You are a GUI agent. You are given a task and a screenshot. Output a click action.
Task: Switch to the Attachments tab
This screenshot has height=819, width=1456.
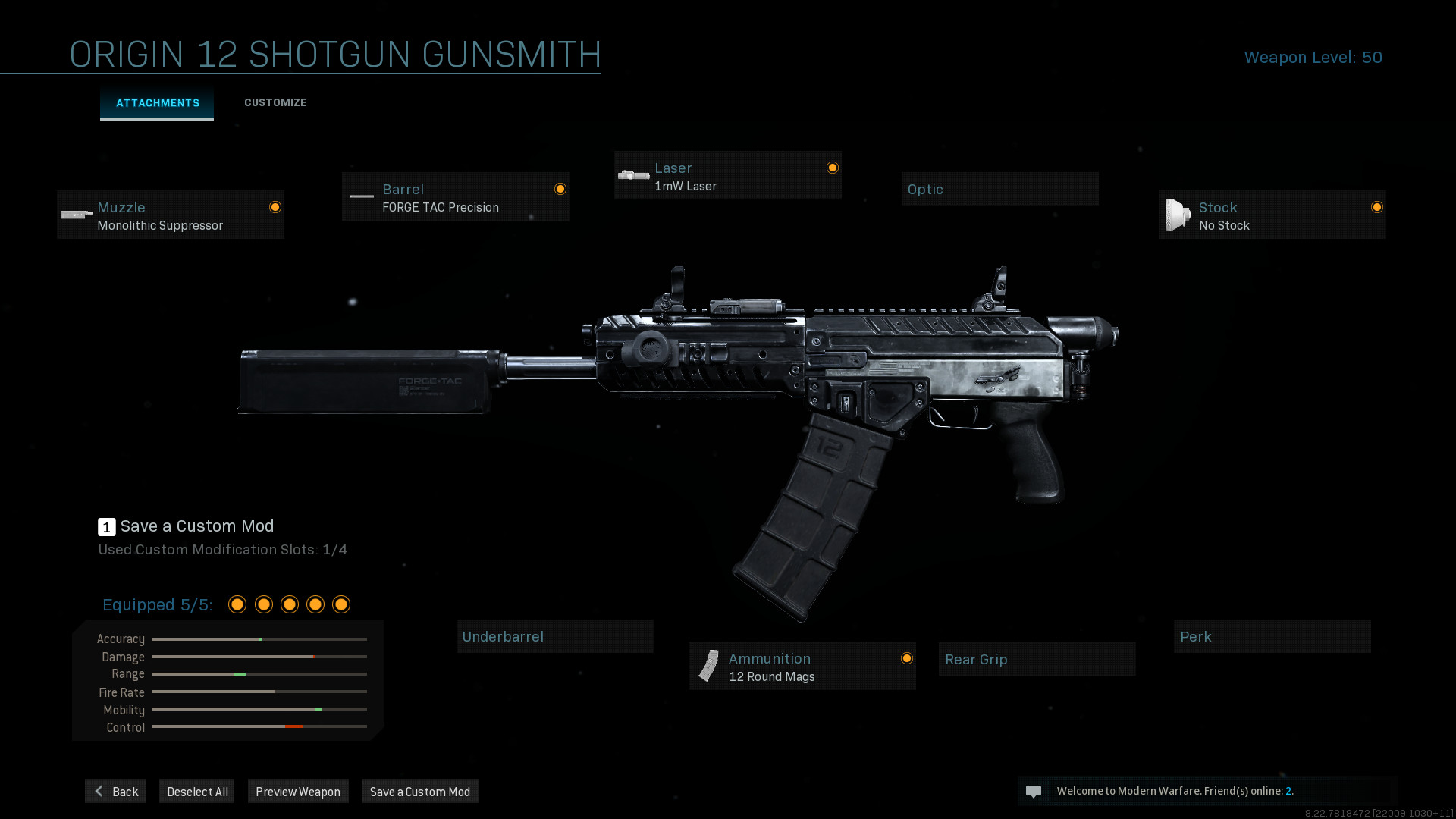(x=157, y=103)
